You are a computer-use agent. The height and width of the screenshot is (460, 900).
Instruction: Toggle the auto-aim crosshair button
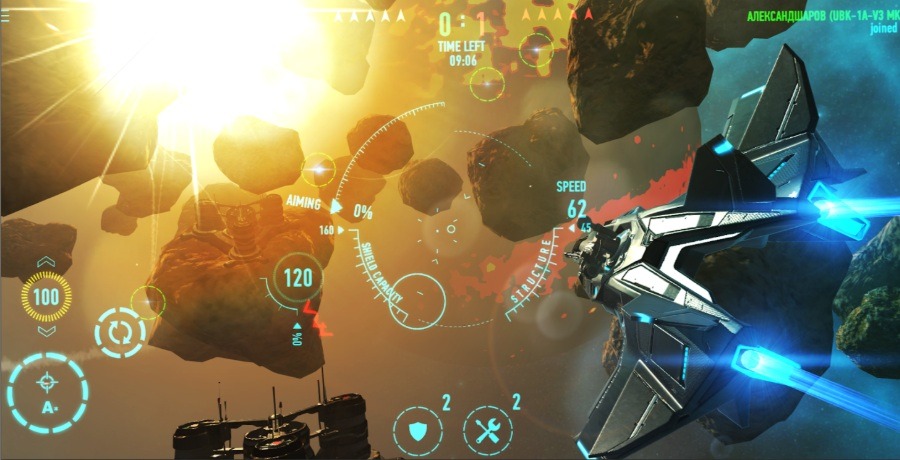[x=47, y=393]
